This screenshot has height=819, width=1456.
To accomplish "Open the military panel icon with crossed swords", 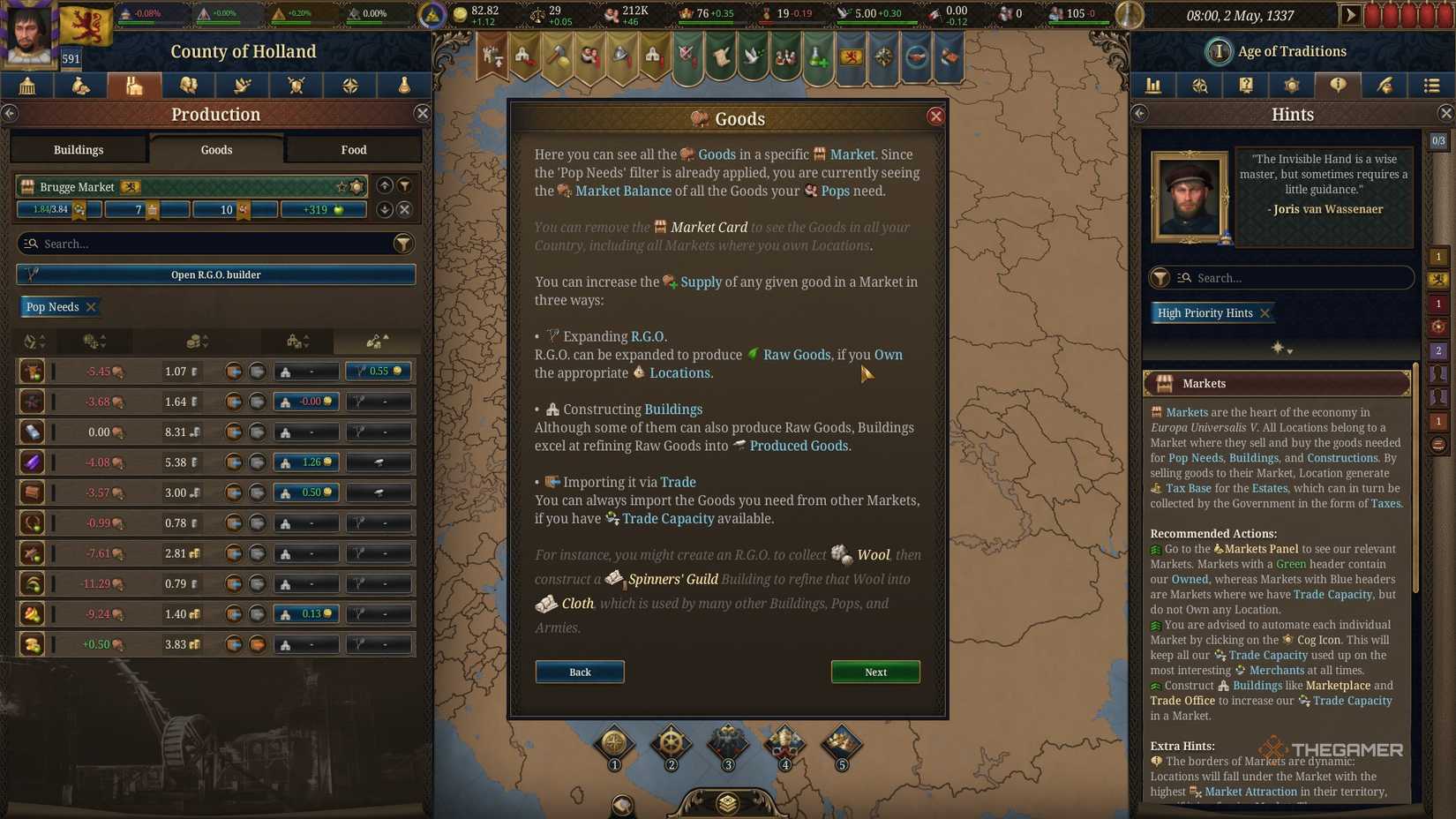I will (296, 86).
